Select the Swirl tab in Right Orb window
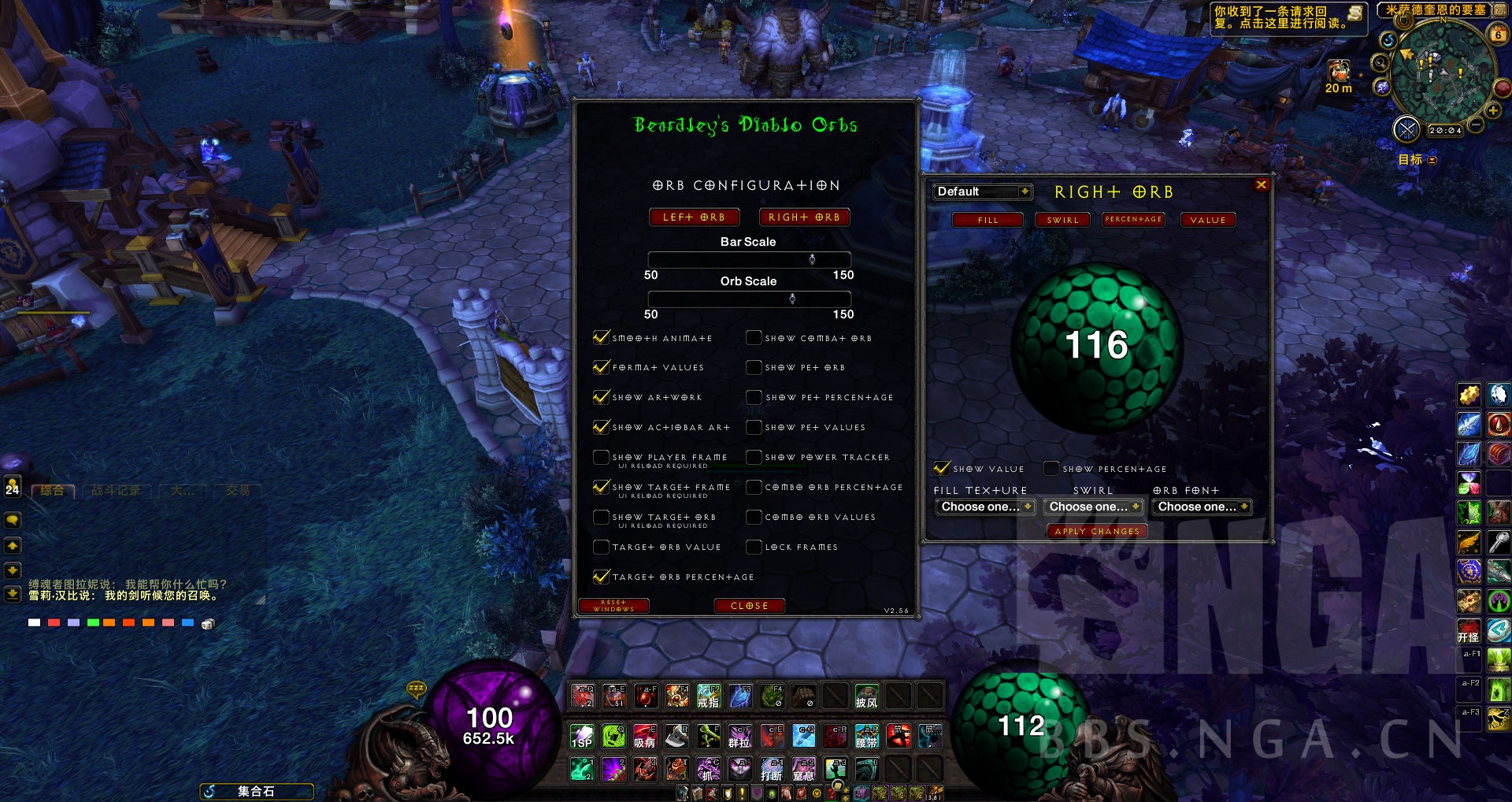Screen dimensions: 1512x802 pyautogui.click(x=1062, y=220)
